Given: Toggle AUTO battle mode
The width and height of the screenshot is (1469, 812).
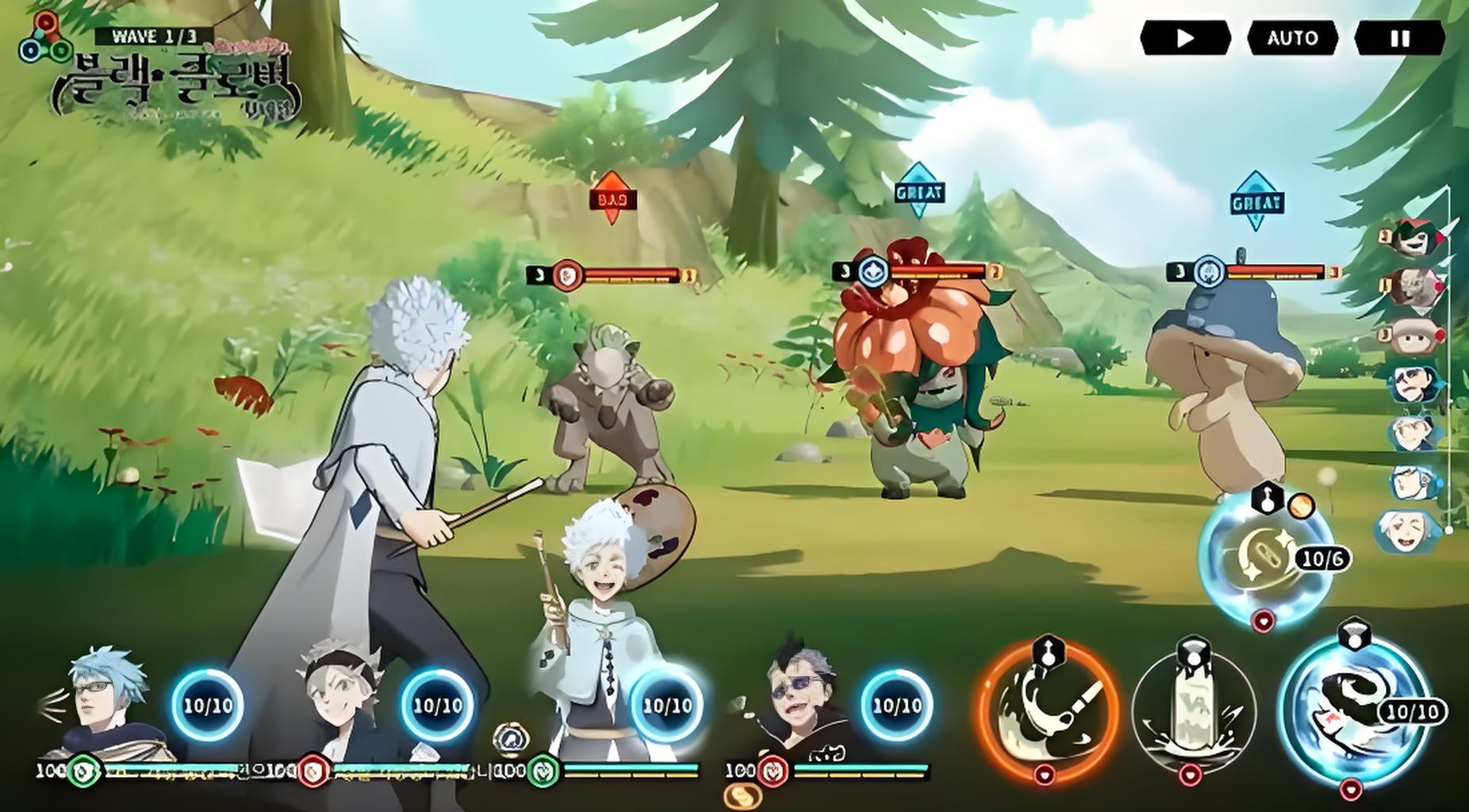Looking at the screenshot, I should click(1292, 38).
